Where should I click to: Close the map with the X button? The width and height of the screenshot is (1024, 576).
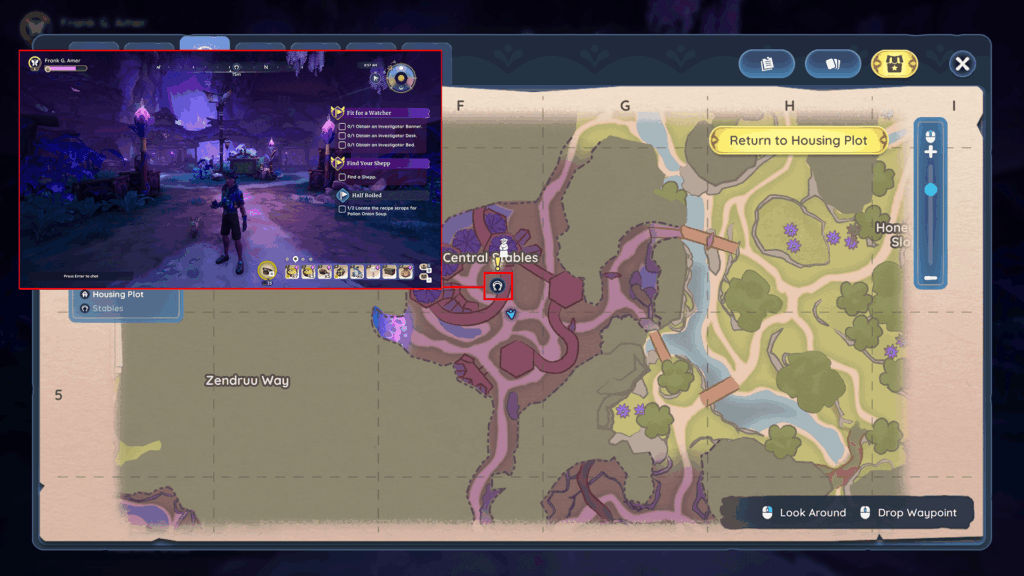962,64
